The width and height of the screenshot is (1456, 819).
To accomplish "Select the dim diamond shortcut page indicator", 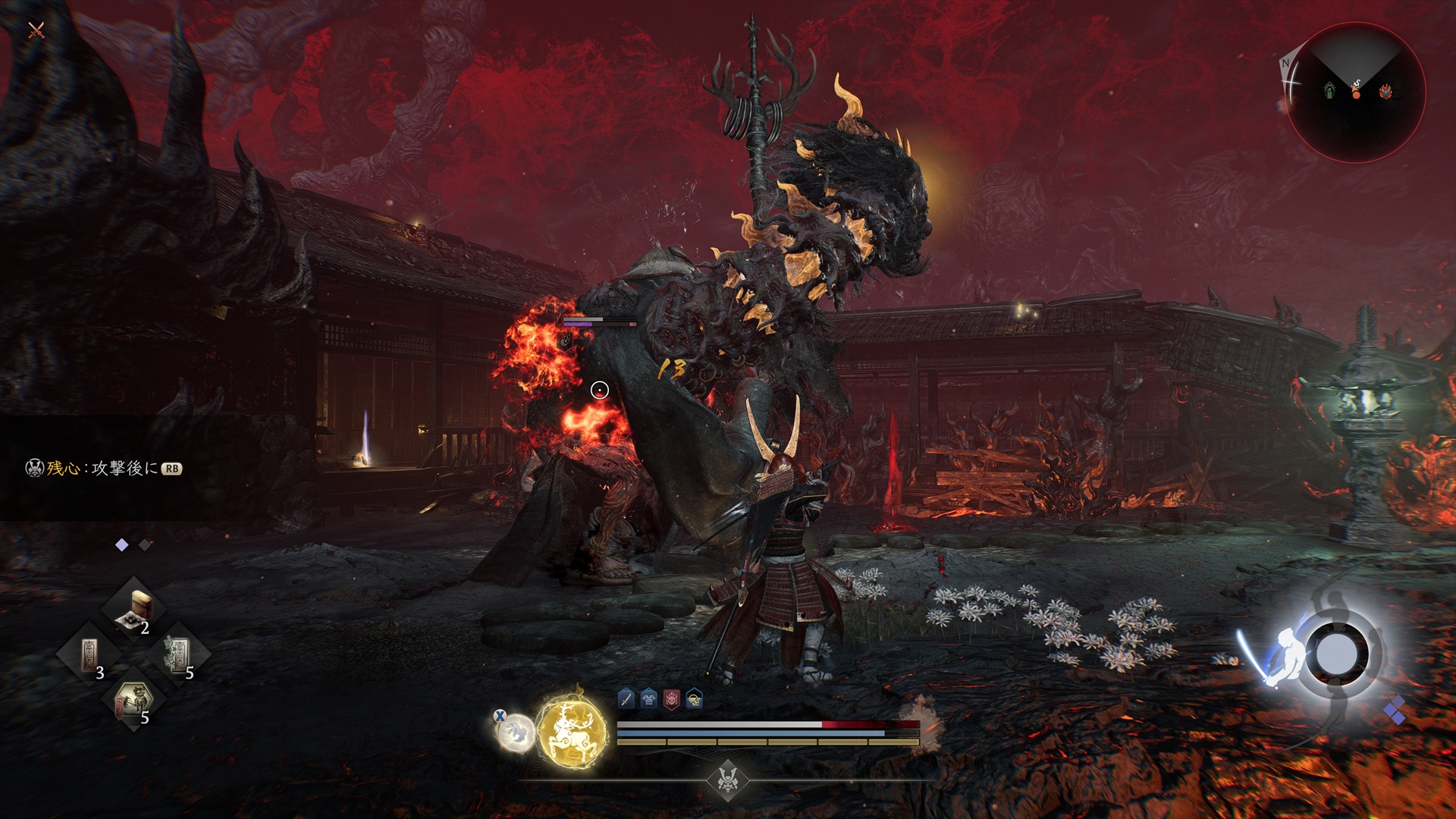I will tap(145, 544).
